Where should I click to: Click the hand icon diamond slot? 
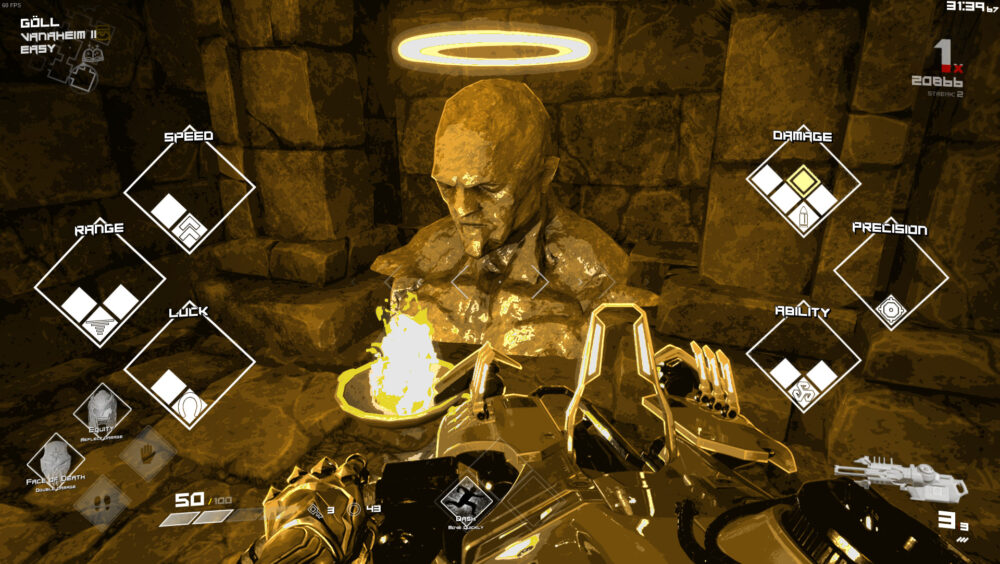(149, 452)
